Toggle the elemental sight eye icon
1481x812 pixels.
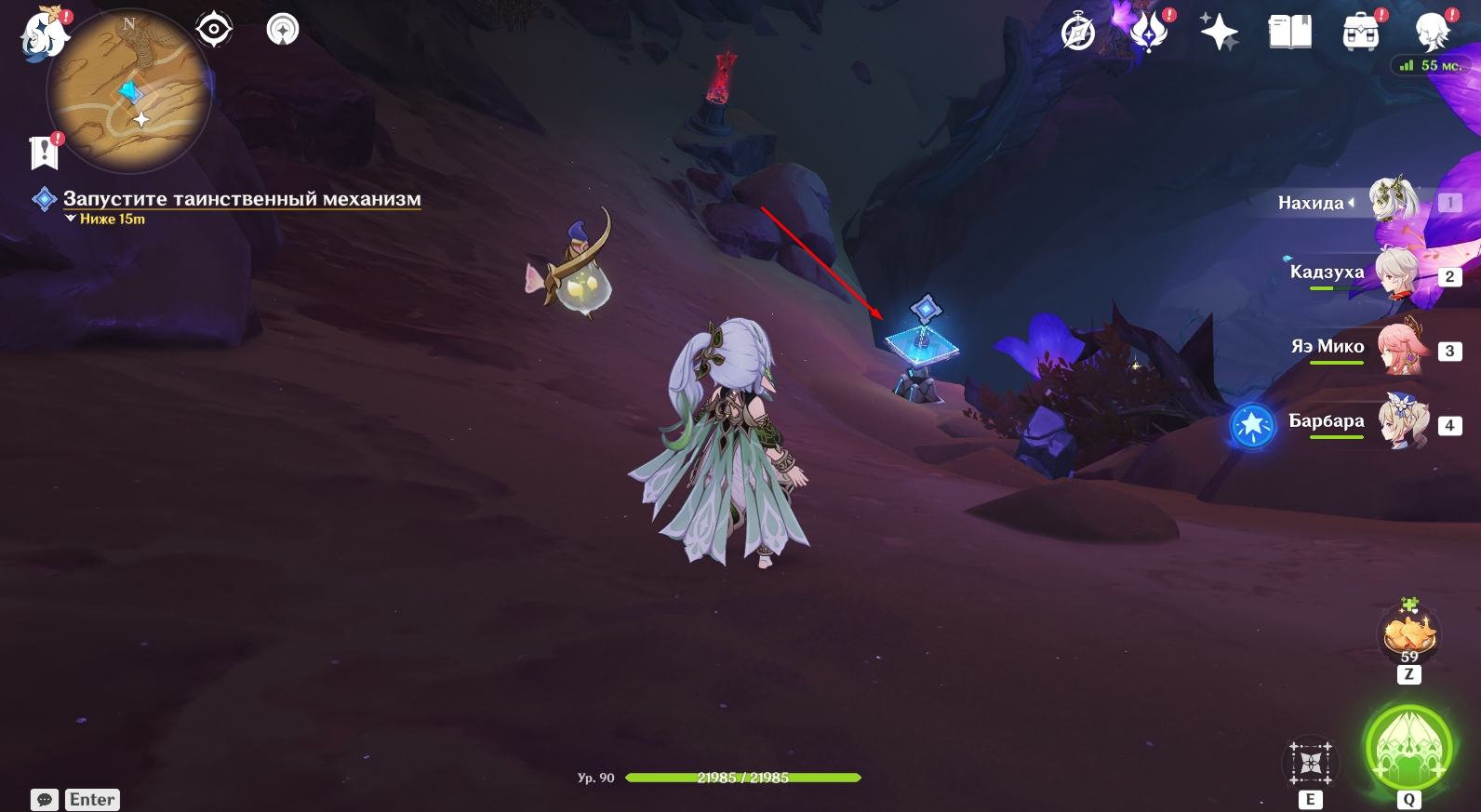click(x=214, y=30)
